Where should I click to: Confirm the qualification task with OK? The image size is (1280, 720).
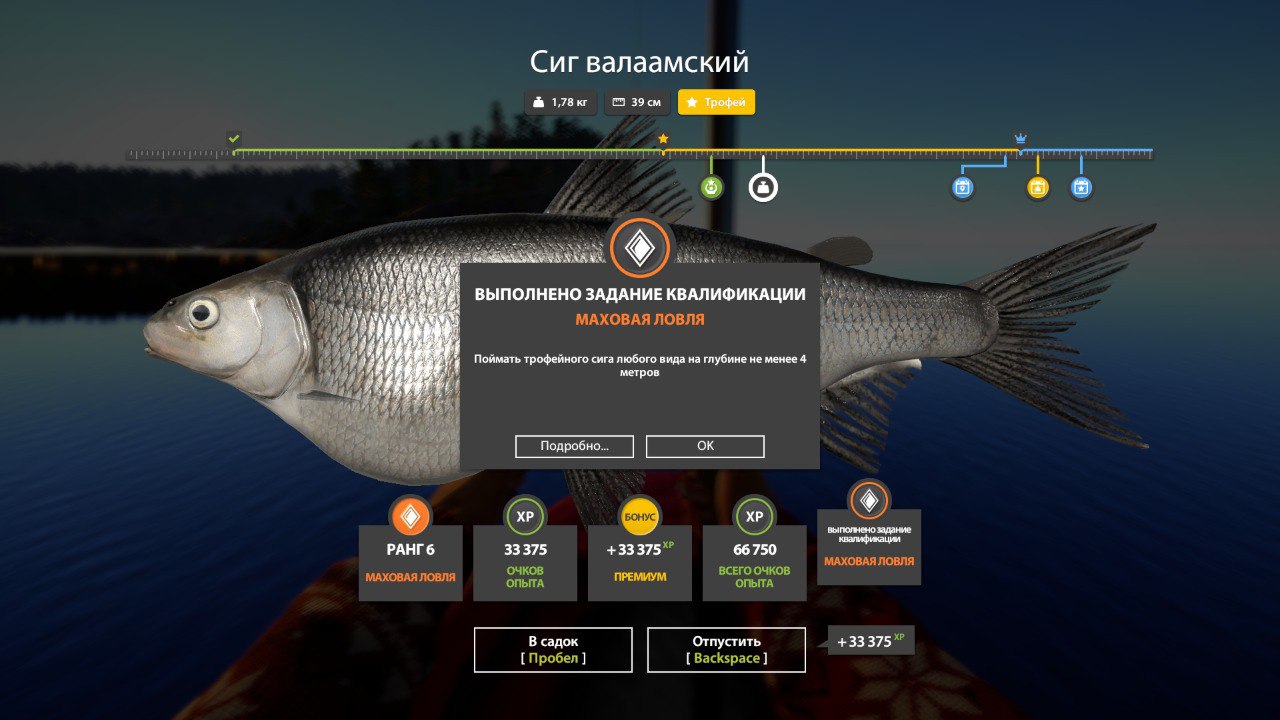(x=705, y=446)
